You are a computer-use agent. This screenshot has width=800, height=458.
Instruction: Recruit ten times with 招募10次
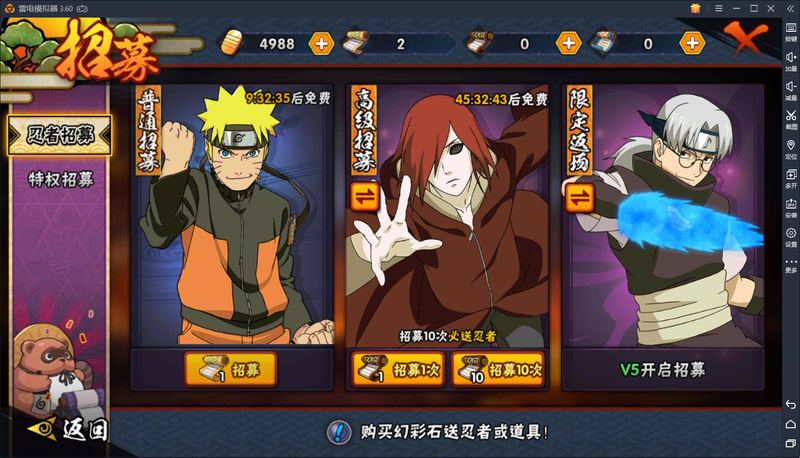[498, 370]
